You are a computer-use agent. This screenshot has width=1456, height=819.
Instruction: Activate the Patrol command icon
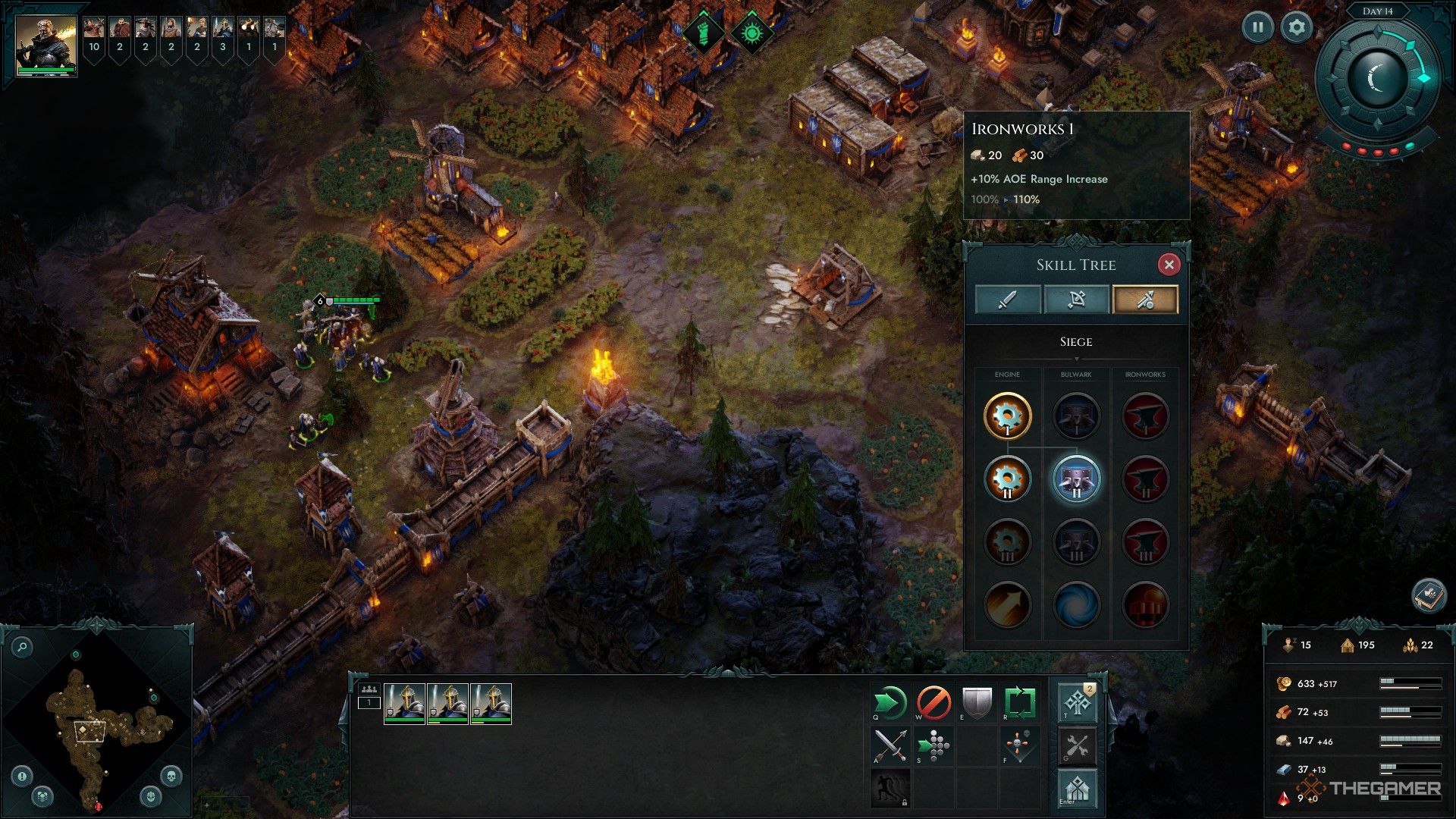click(1020, 701)
